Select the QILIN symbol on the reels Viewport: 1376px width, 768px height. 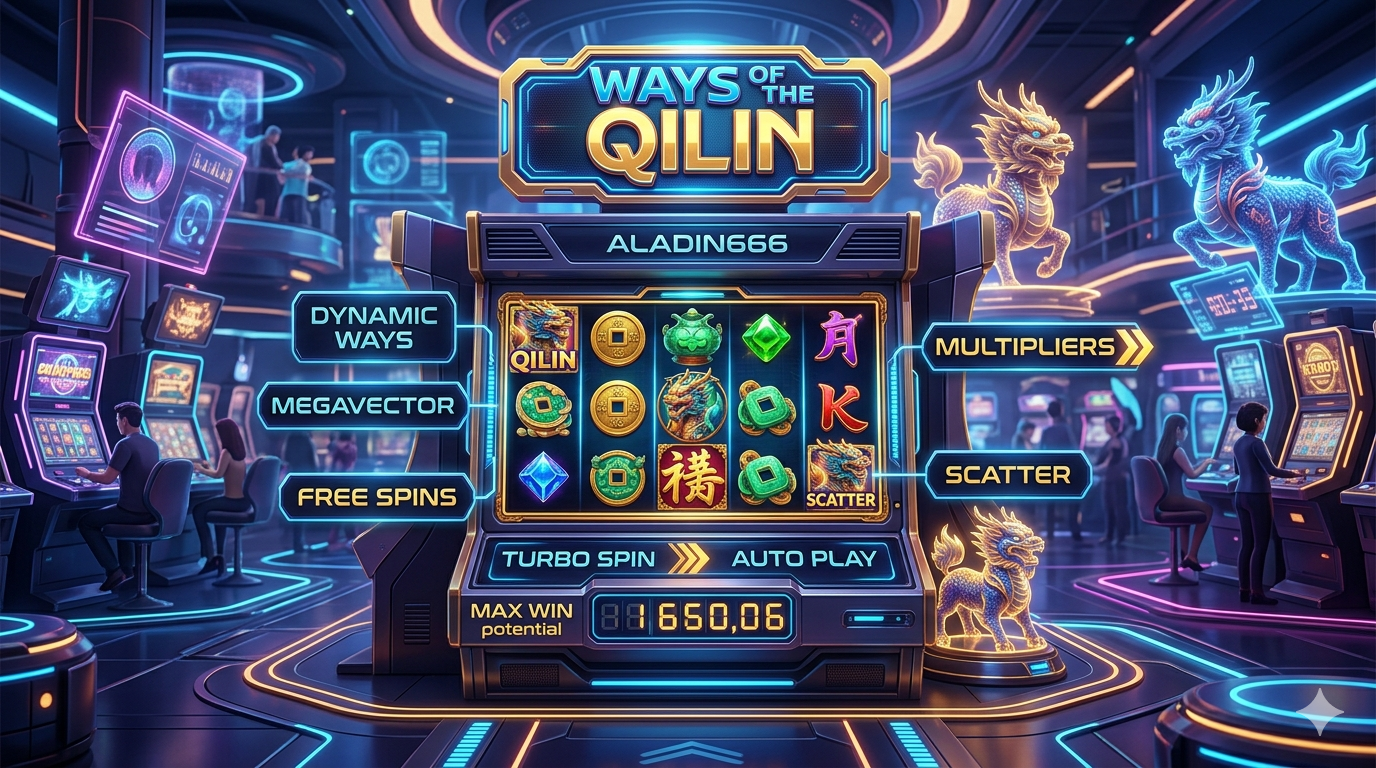click(x=544, y=338)
